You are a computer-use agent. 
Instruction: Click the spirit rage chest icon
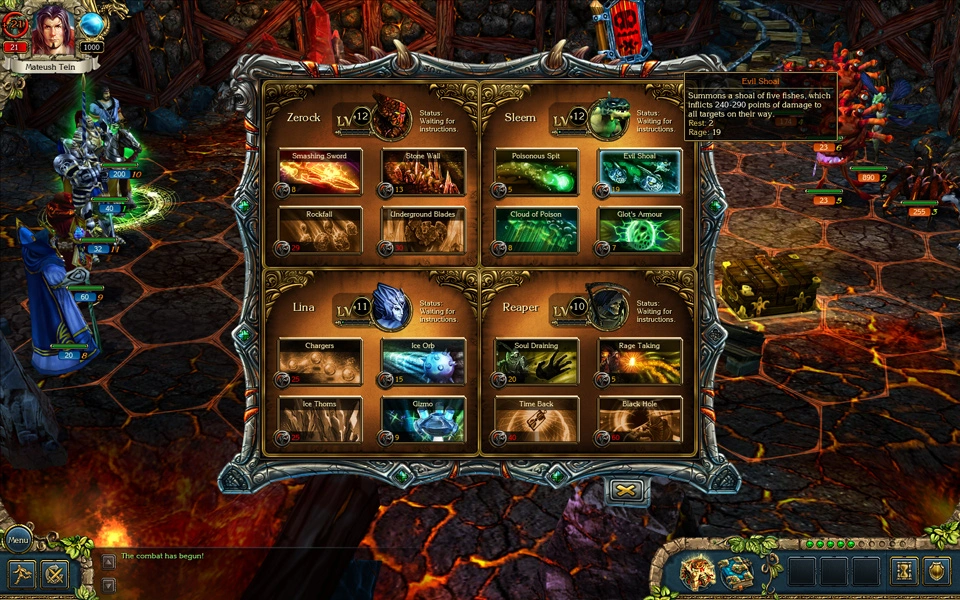tap(699, 571)
